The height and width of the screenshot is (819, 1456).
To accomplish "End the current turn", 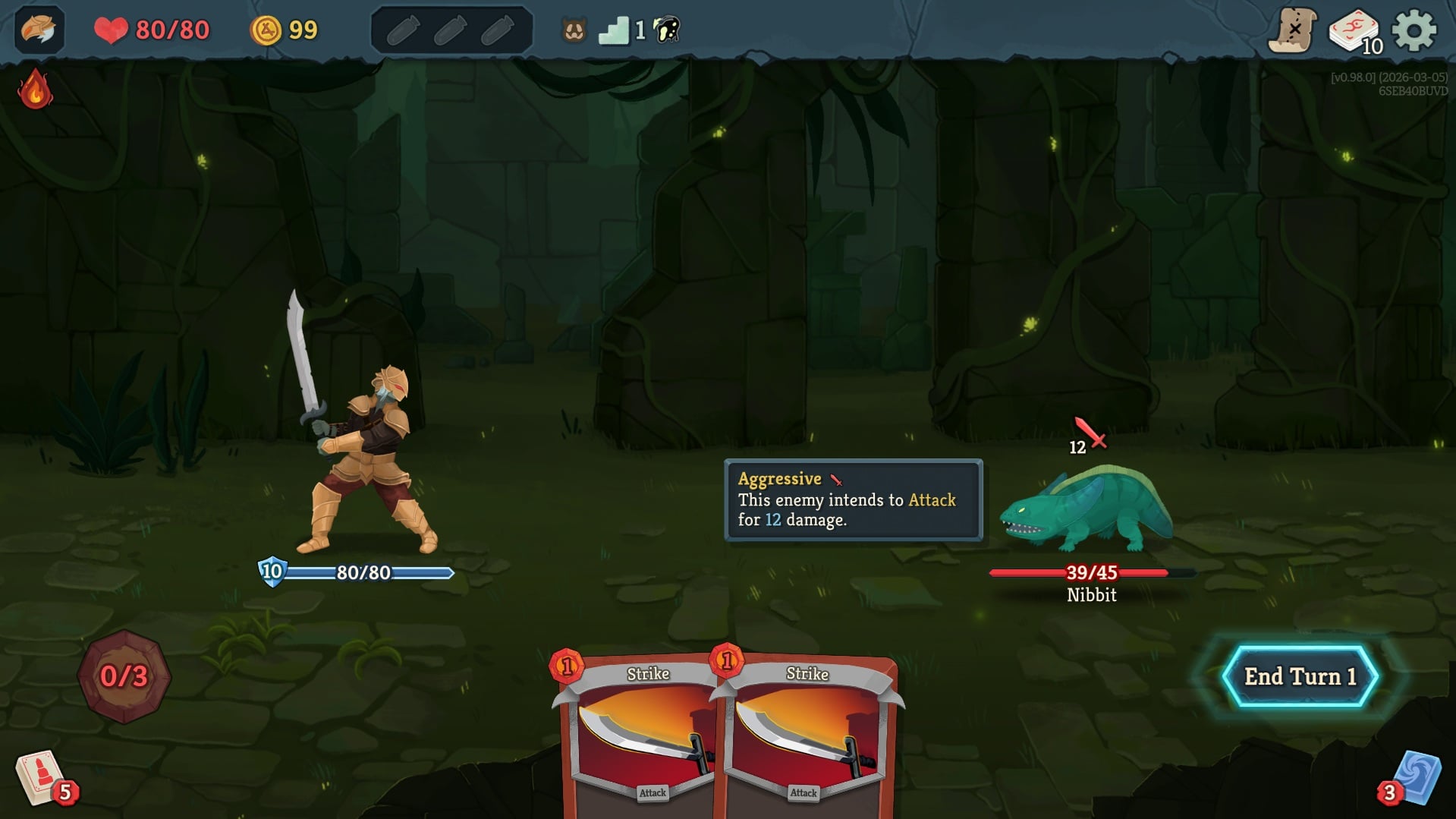I will coord(1299,676).
